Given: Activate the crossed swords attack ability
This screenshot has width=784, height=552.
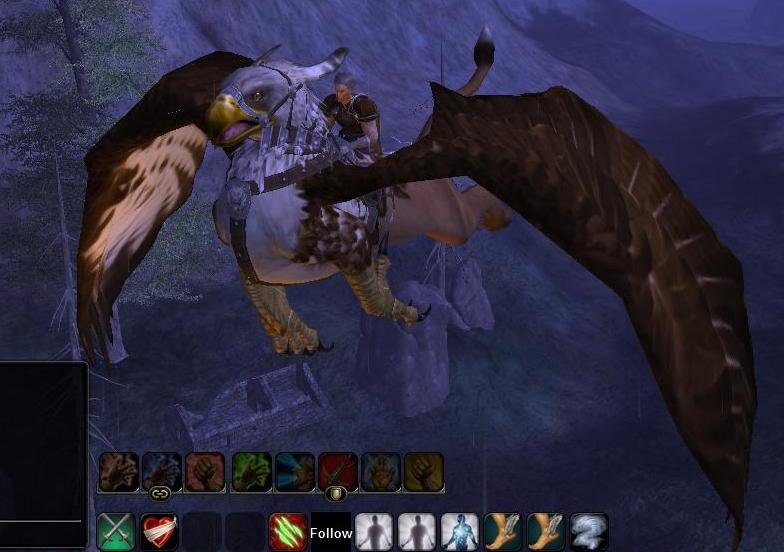Looking at the screenshot, I should pyautogui.click(x=116, y=532).
